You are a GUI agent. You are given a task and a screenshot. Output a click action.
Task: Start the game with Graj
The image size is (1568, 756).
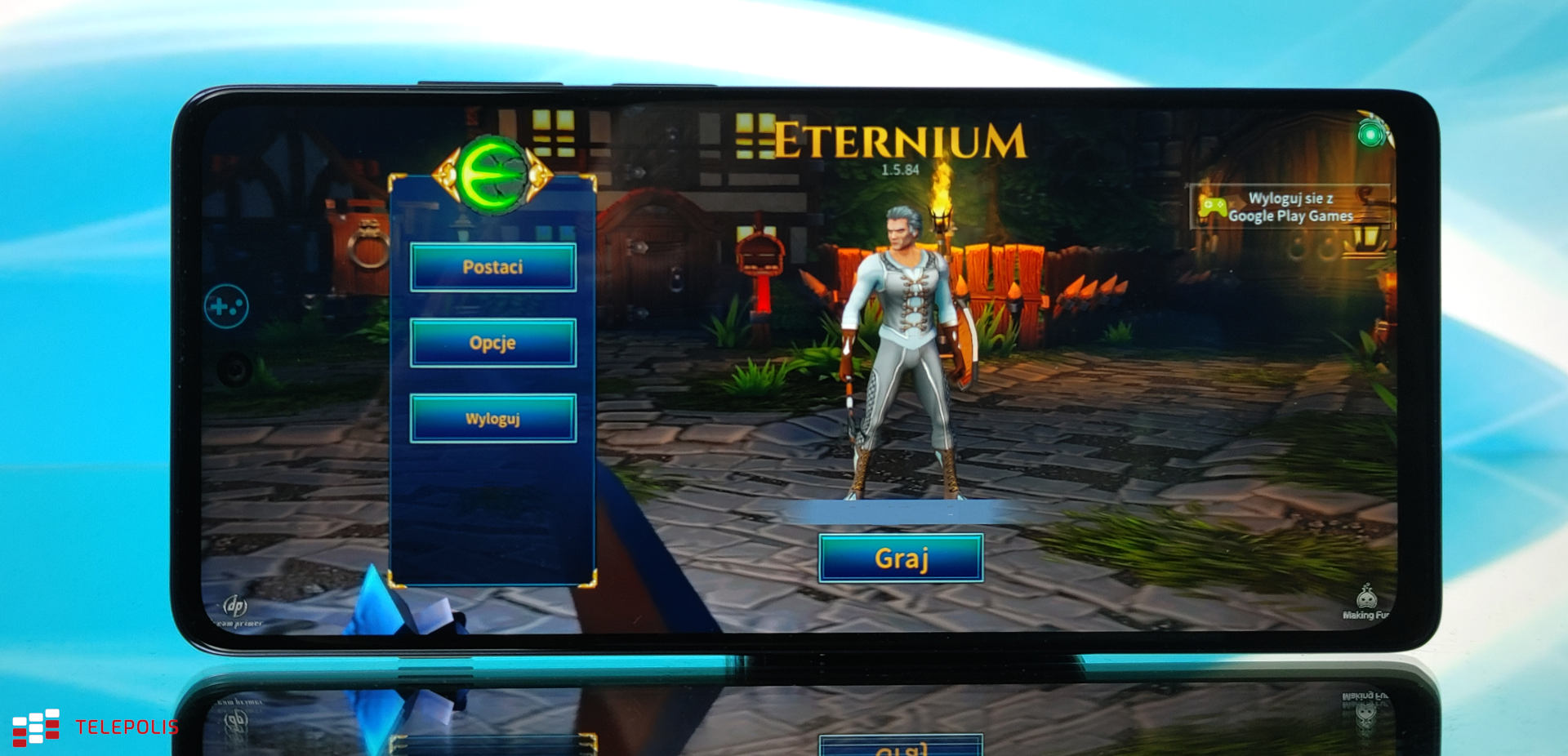[x=901, y=558]
